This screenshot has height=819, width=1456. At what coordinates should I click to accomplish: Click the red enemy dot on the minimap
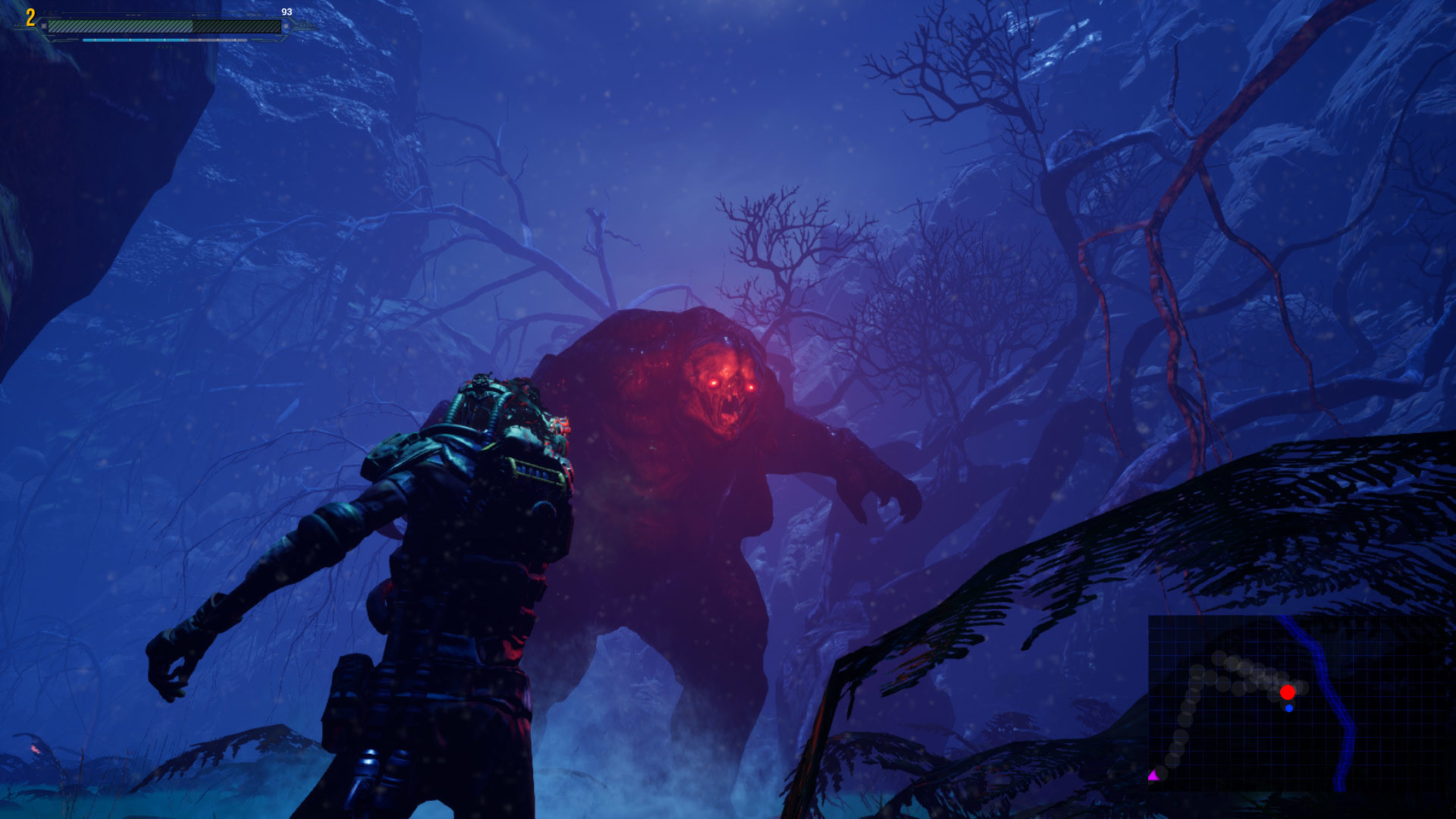1287,692
